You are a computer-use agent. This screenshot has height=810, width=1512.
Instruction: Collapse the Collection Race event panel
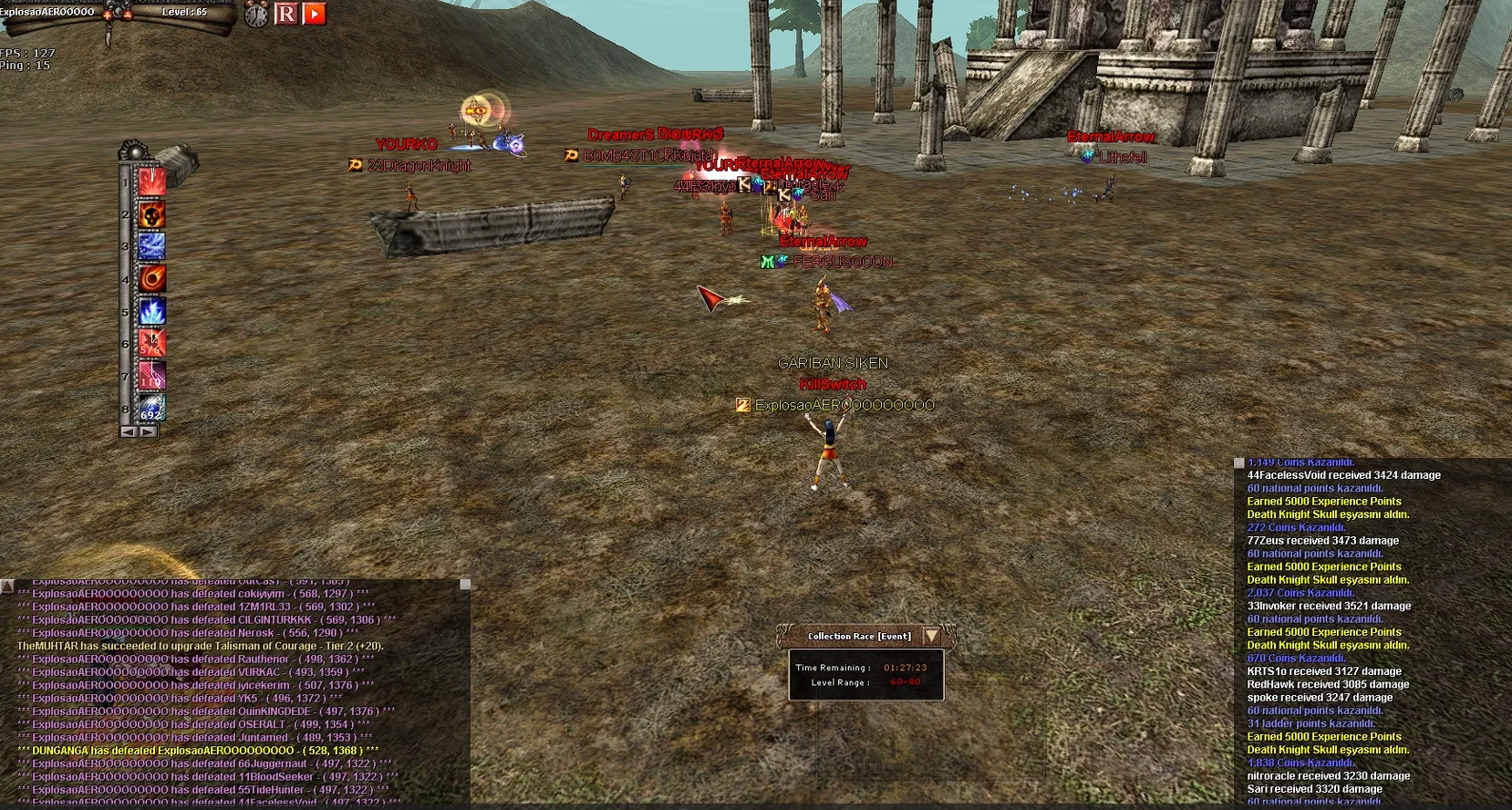(x=931, y=636)
